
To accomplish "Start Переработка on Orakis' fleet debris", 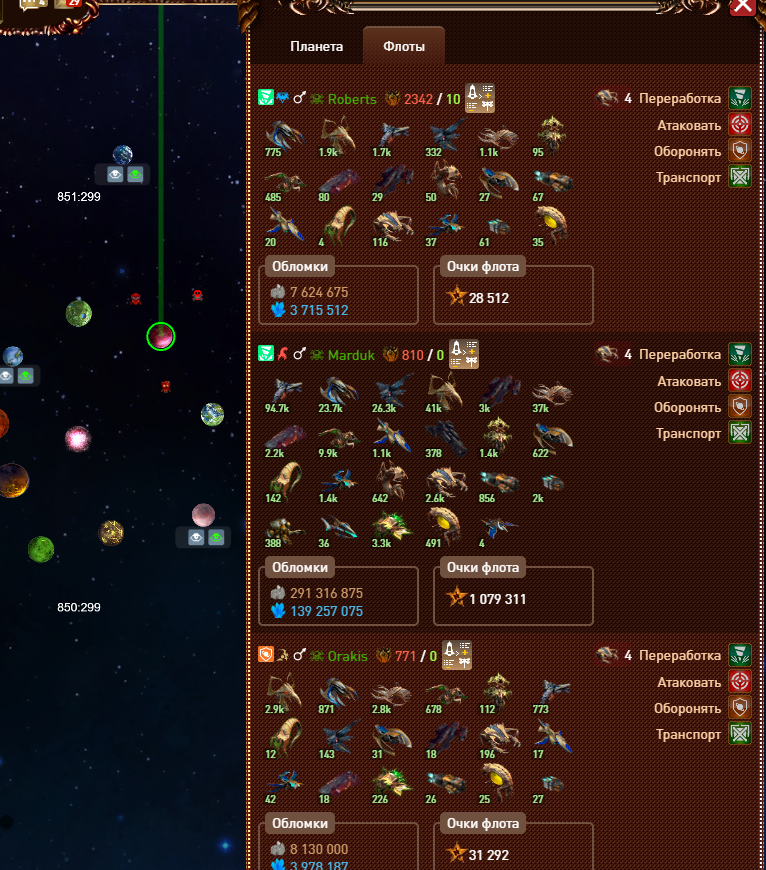I will [740, 656].
